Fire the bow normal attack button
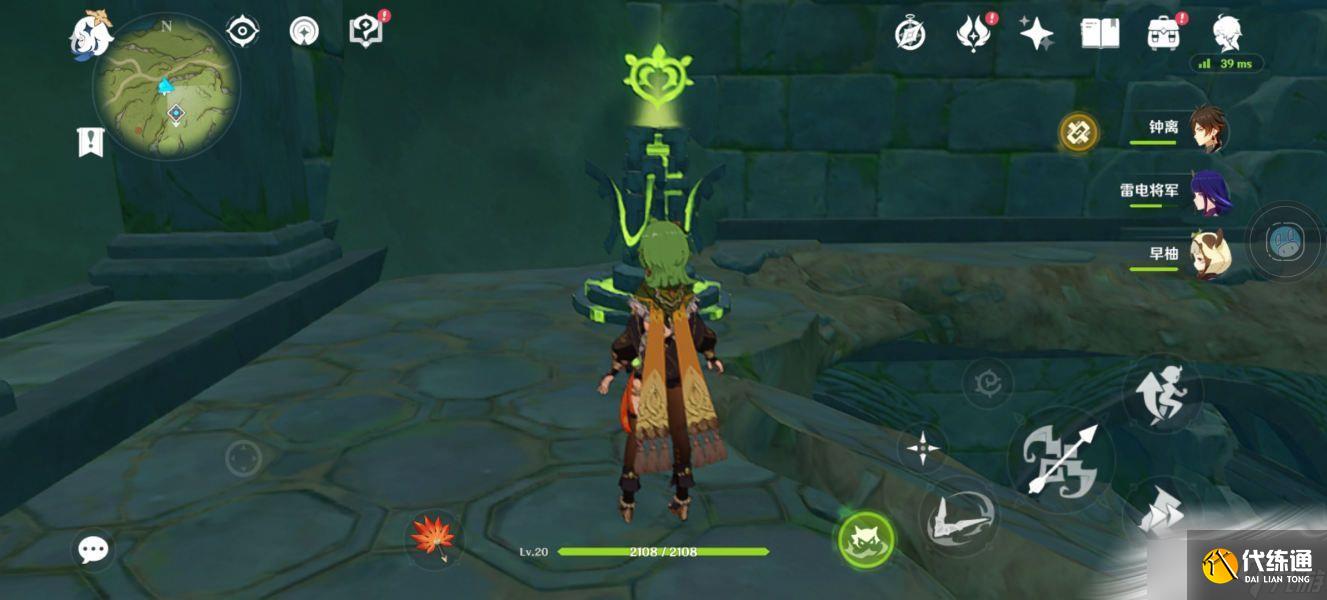 pos(1060,460)
